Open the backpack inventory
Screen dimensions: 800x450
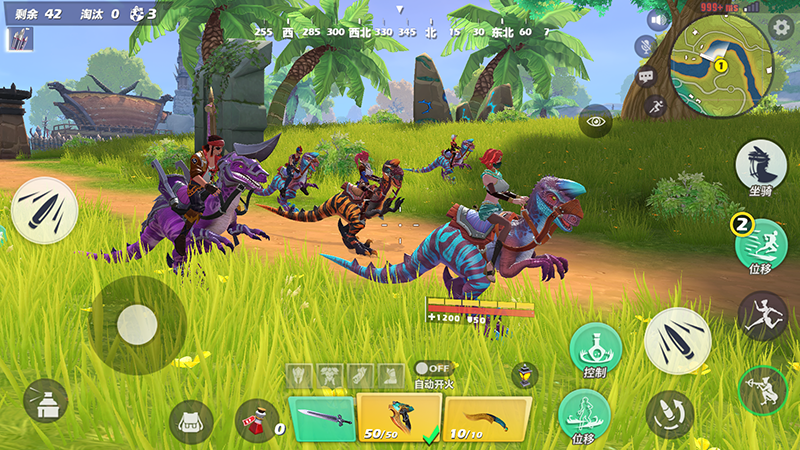pos(190,421)
